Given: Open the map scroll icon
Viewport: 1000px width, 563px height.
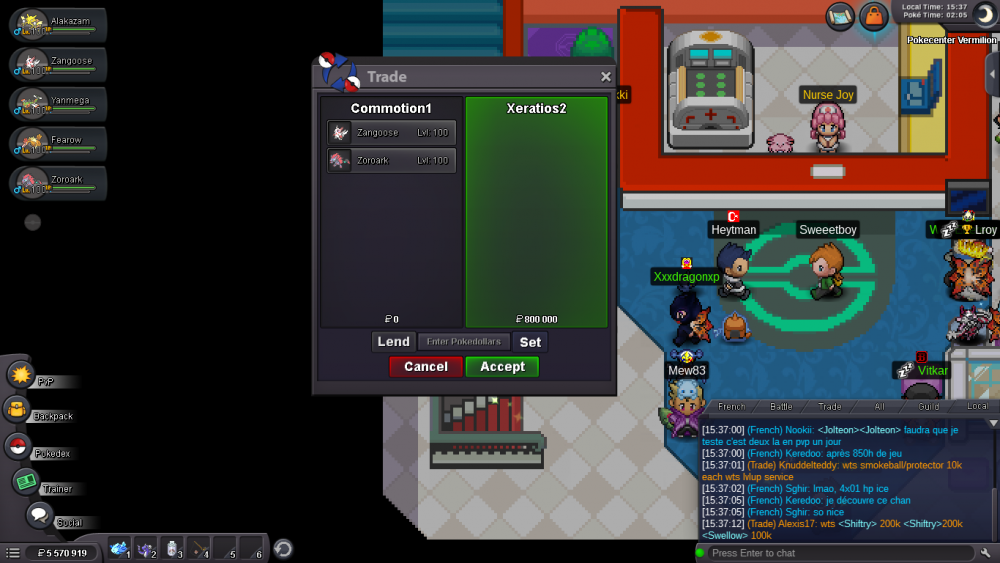Looking at the screenshot, I should pos(840,16).
